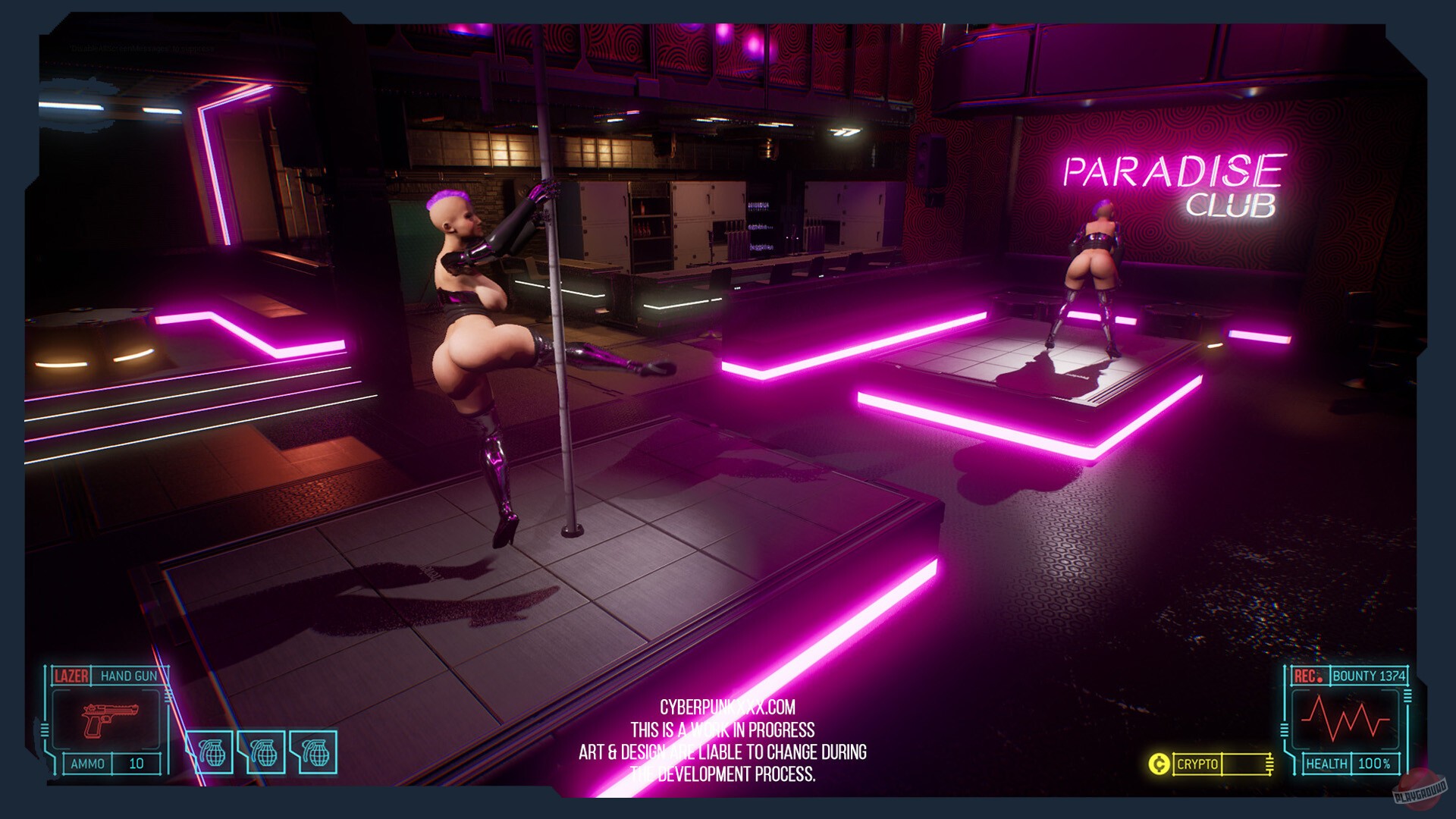Toggle the REC recording indicator
Viewport: 1456px width, 819px height.
click(1306, 676)
